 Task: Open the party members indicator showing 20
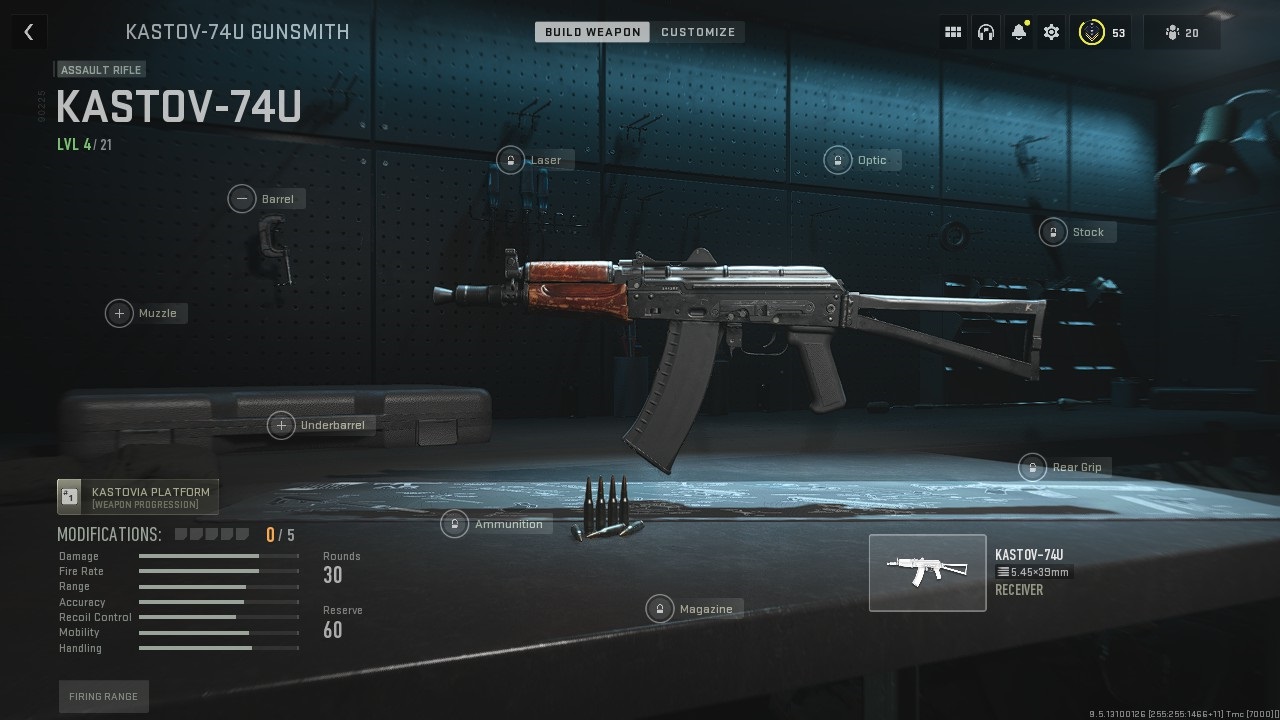click(1181, 31)
